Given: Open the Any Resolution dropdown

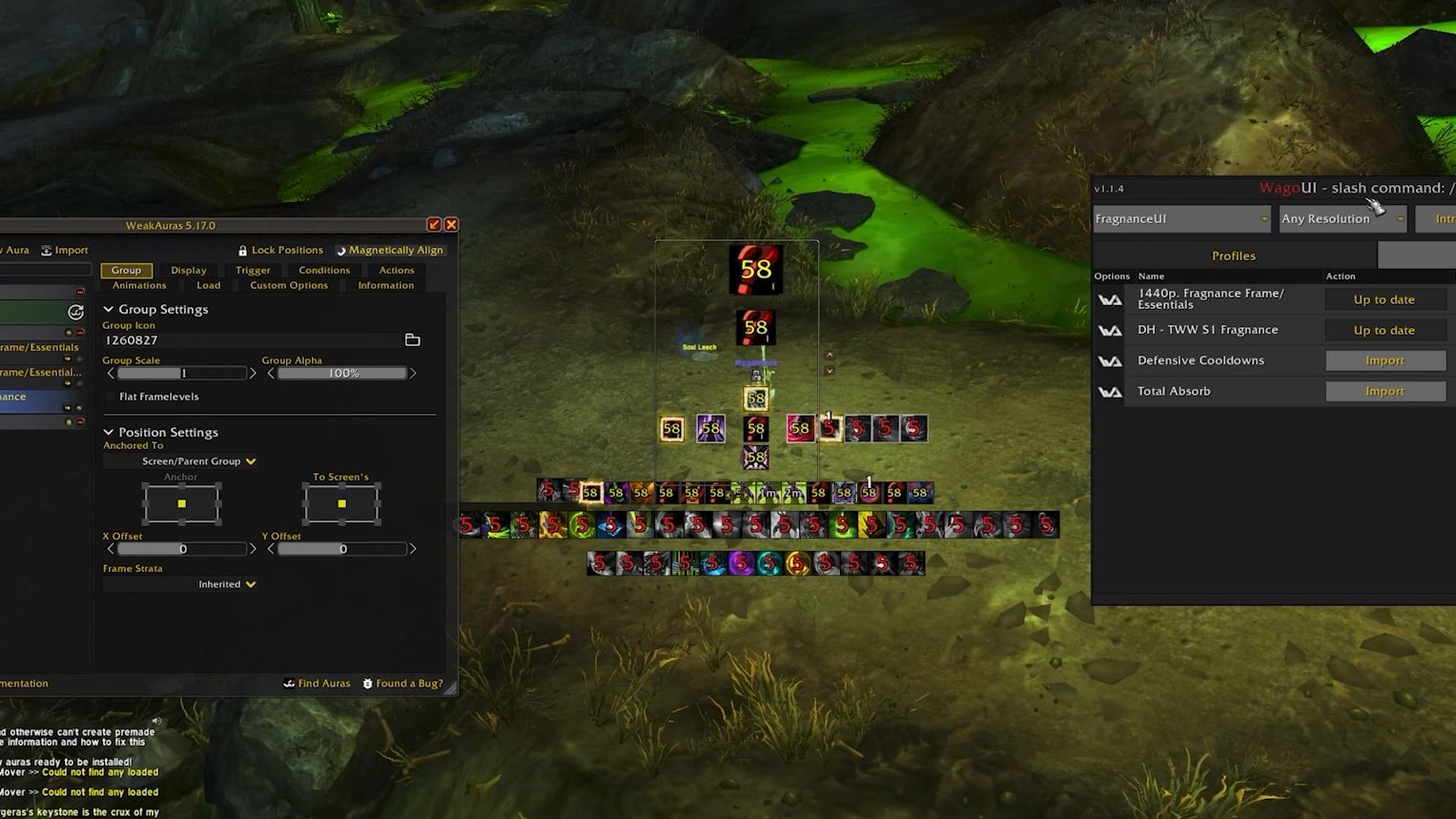Looking at the screenshot, I should coord(1342,218).
